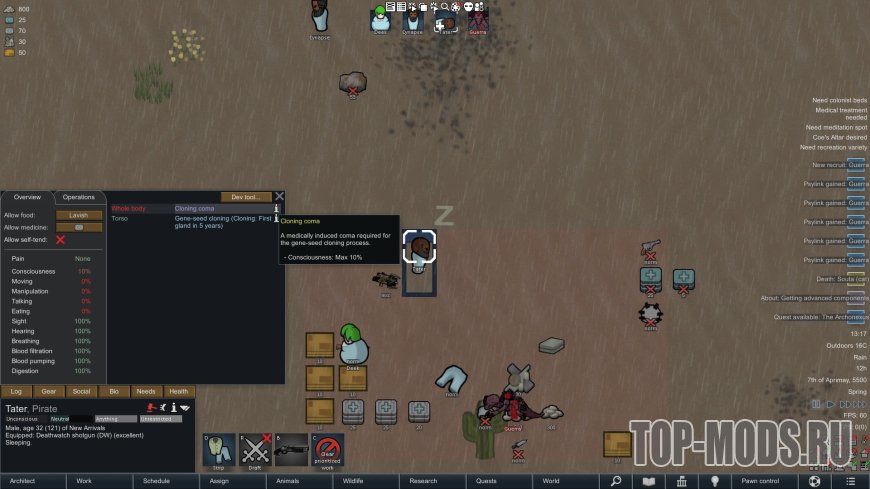Select the Cloning coma hediff row
This screenshot has height=489, width=870.
tap(190, 208)
